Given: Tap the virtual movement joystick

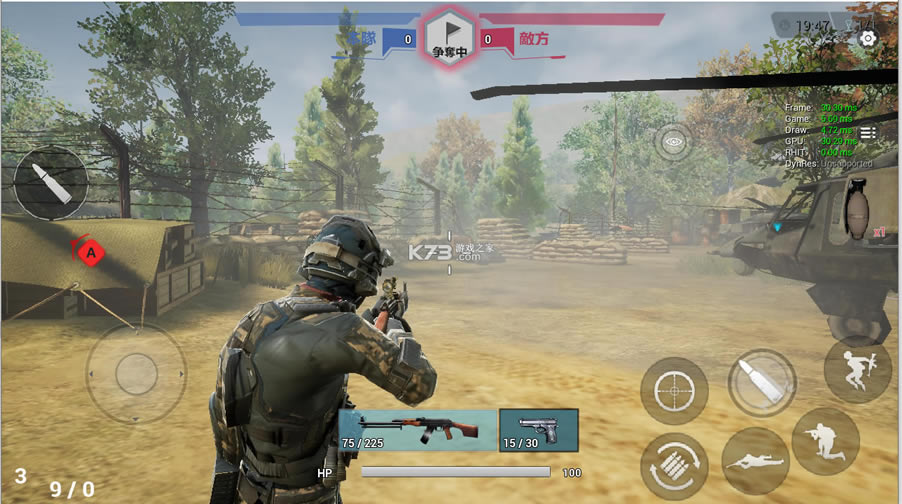Looking at the screenshot, I should (136, 374).
